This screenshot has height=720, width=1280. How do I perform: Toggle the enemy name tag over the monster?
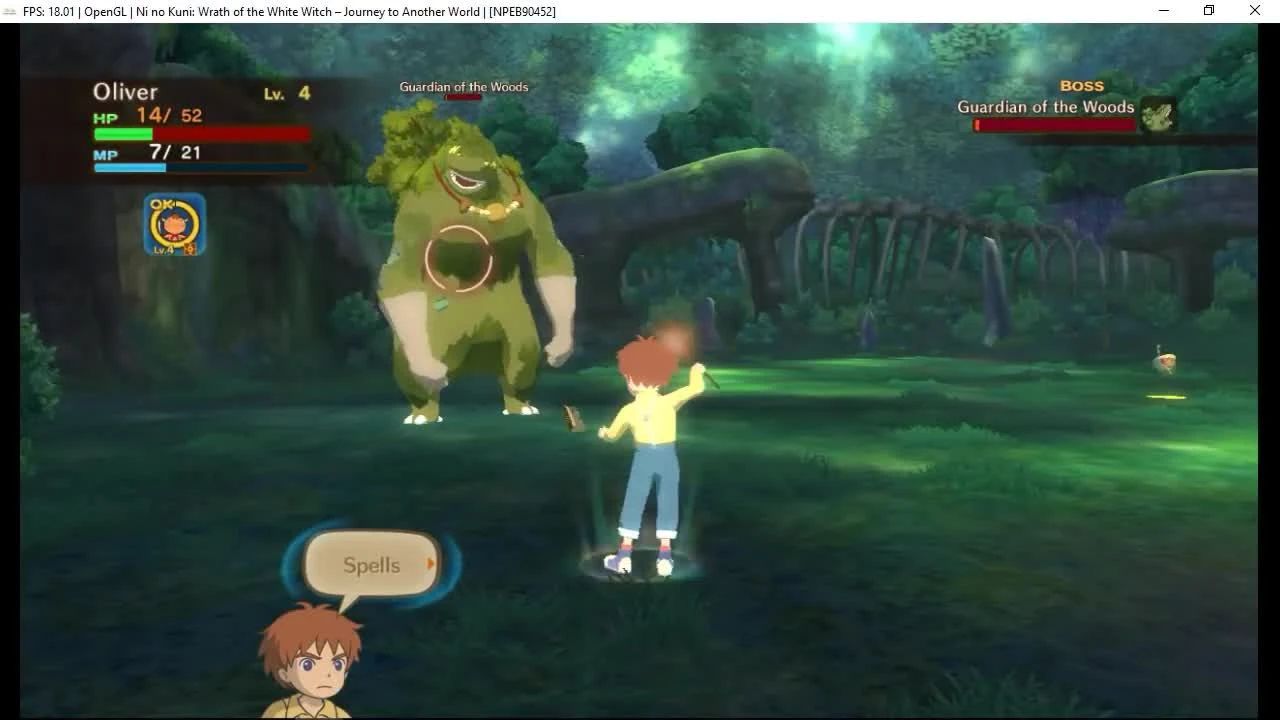pyautogui.click(x=463, y=86)
